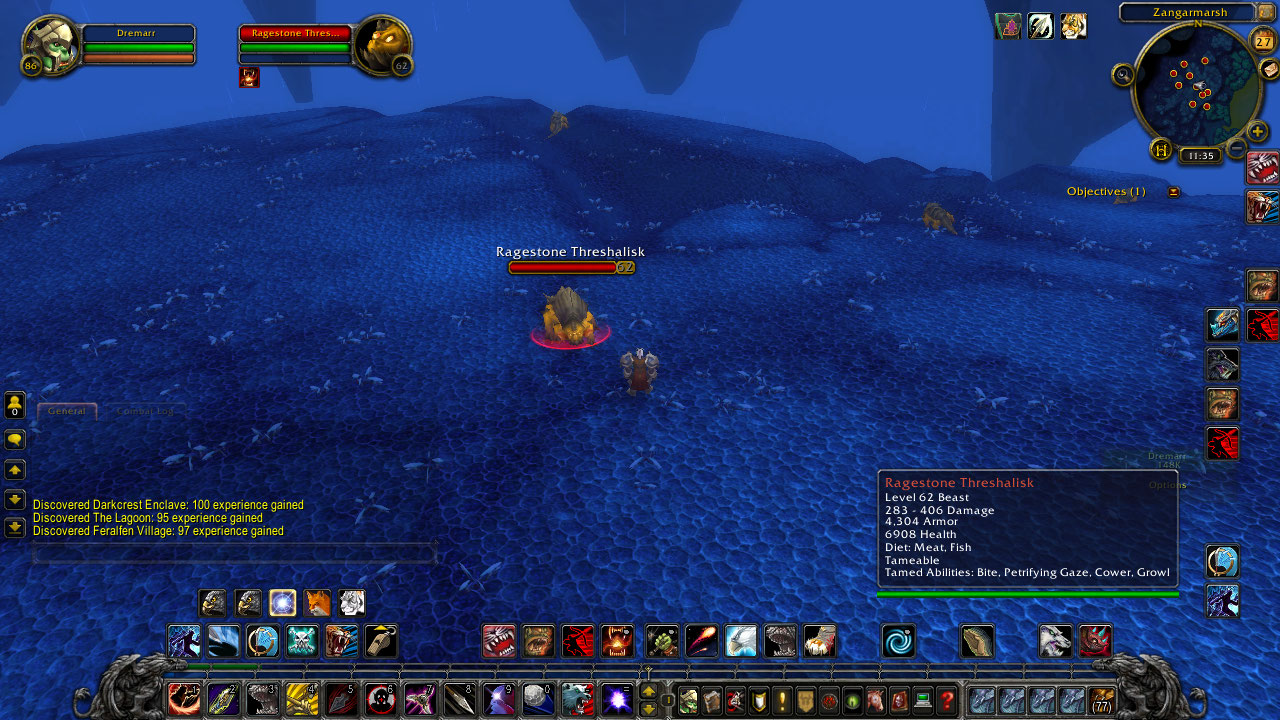Viewport: 1280px width, 720px height.
Task: Click the Ragestone Threshalisk target portrait
Action: click(x=383, y=44)
